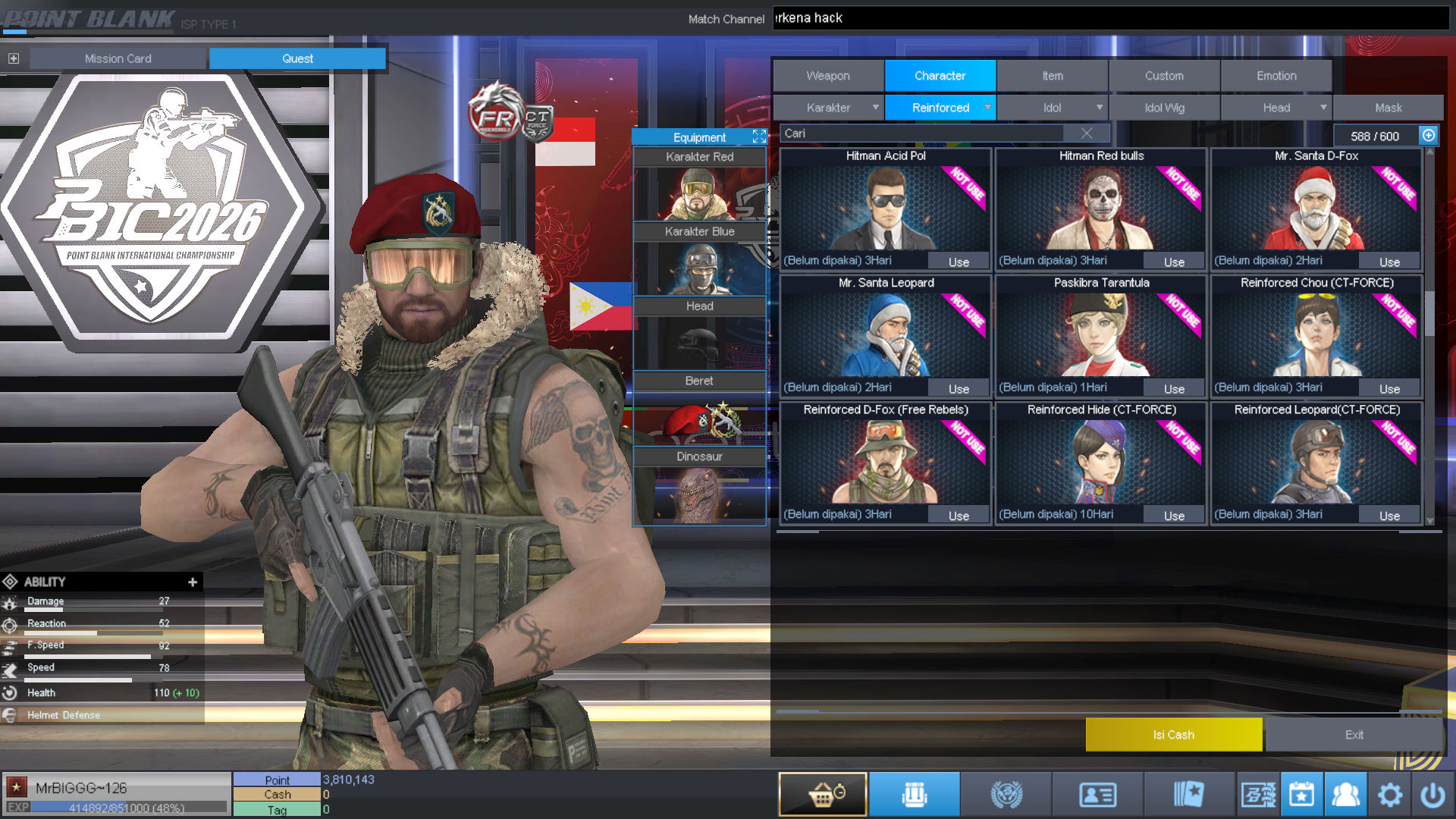Use the Paskibra Tarantula character
Screen dimensions: 1456x819
click(1174, 388)
